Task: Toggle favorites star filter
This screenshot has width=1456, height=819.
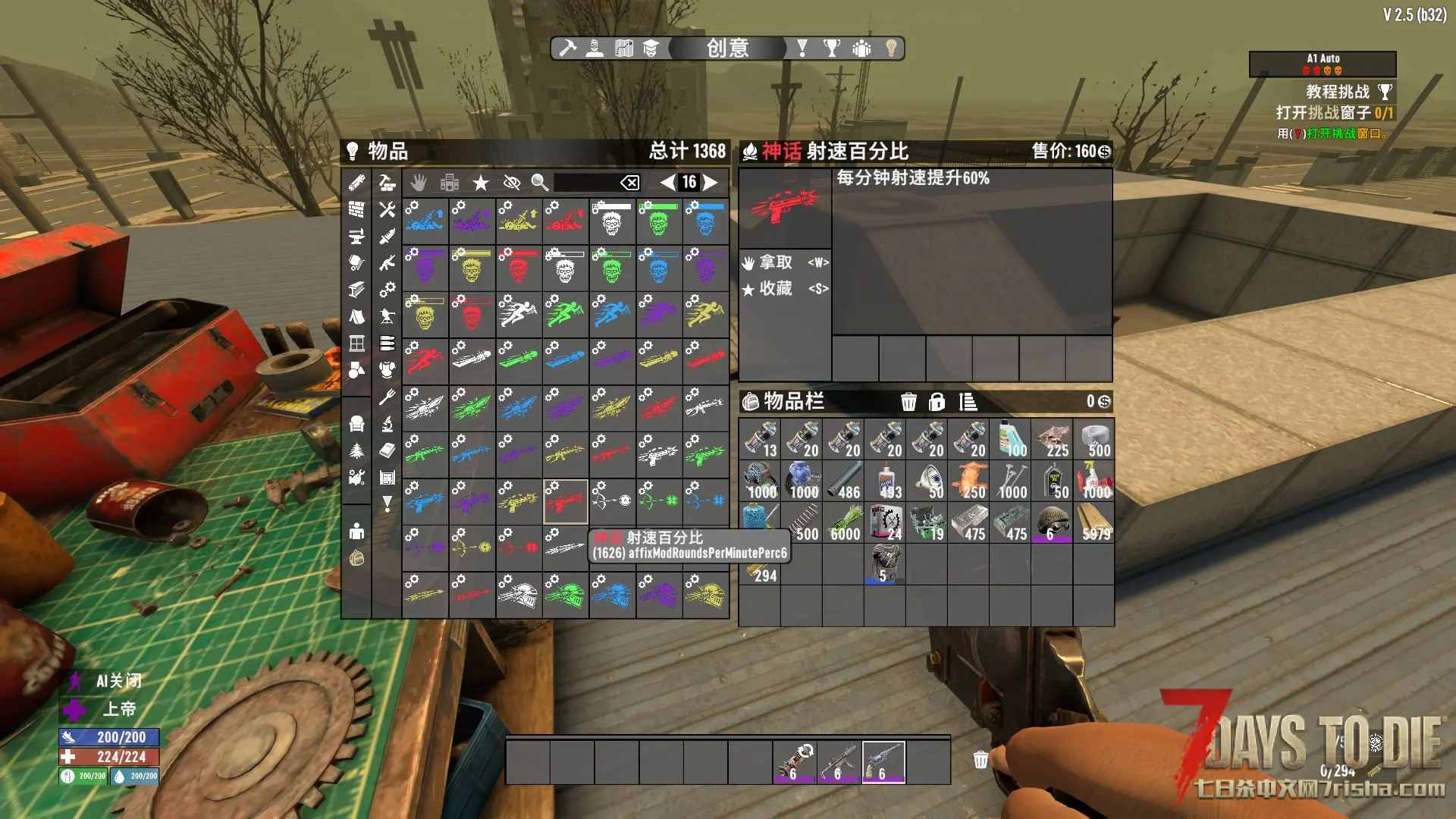Action: point(480,182)
